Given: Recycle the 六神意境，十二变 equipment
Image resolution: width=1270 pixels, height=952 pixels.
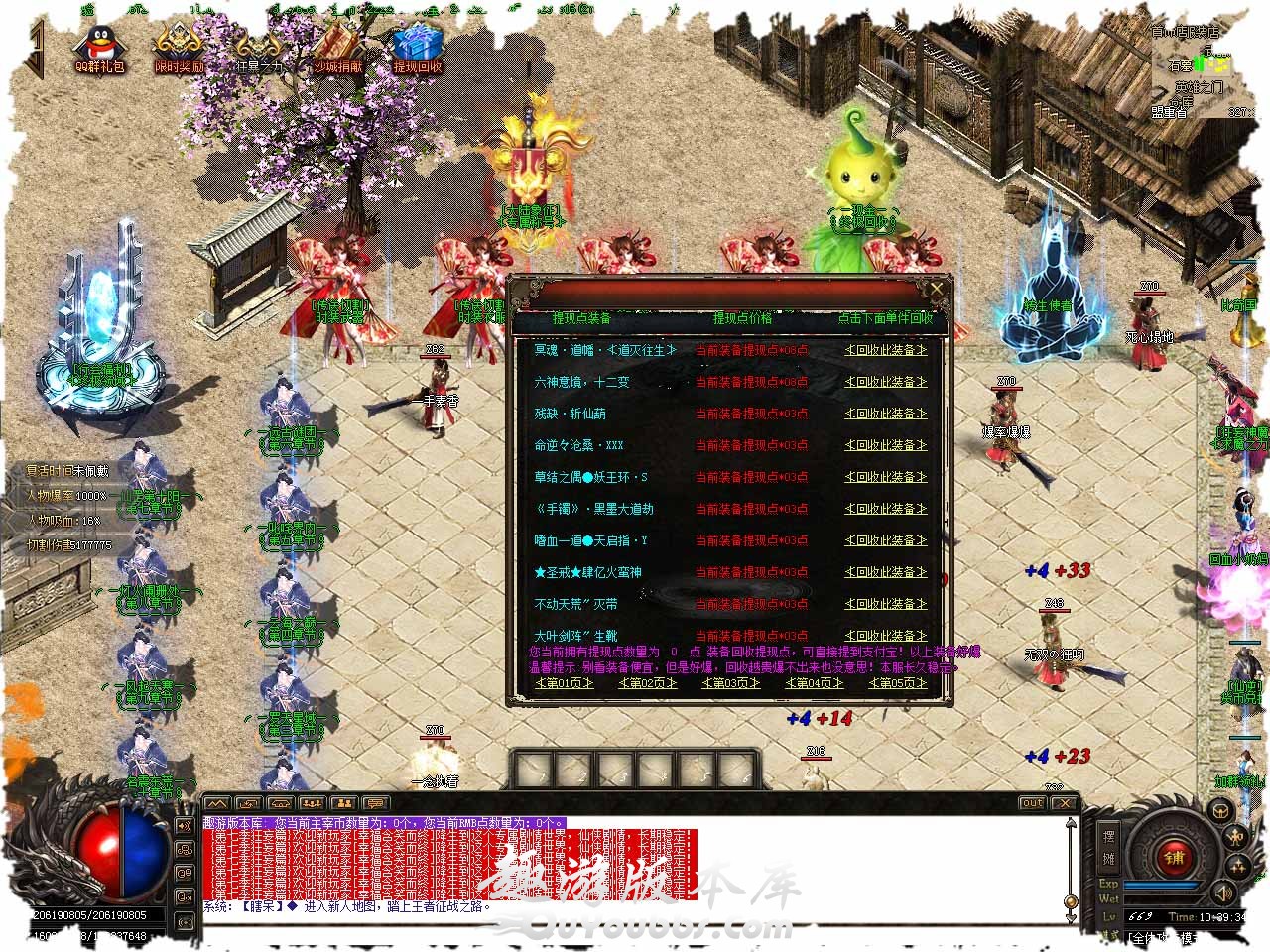Looking at the screenshot, I should tap(885, 382).
